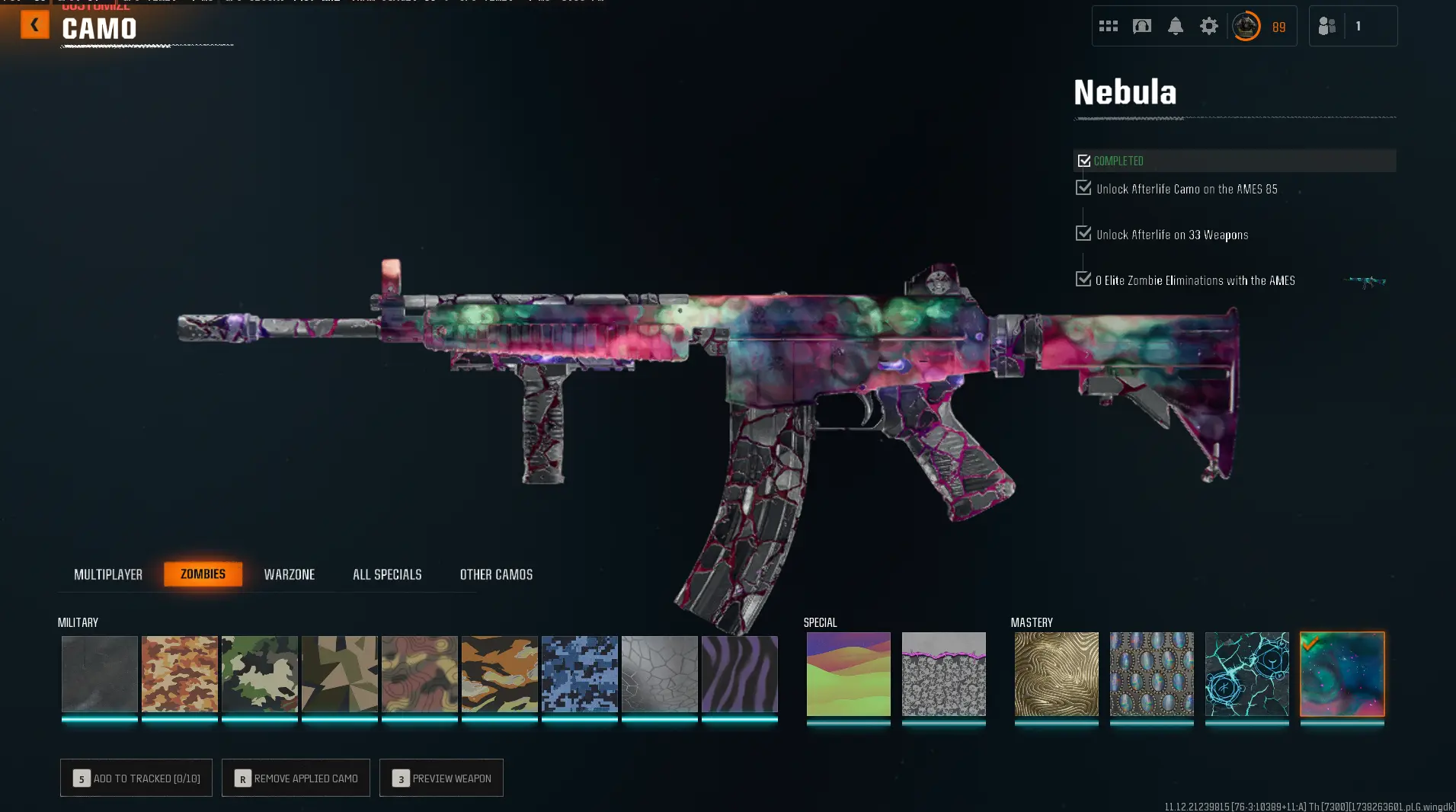1456x812 pixels.
Task: Open the Other Camos category
Action: point(496,574)
